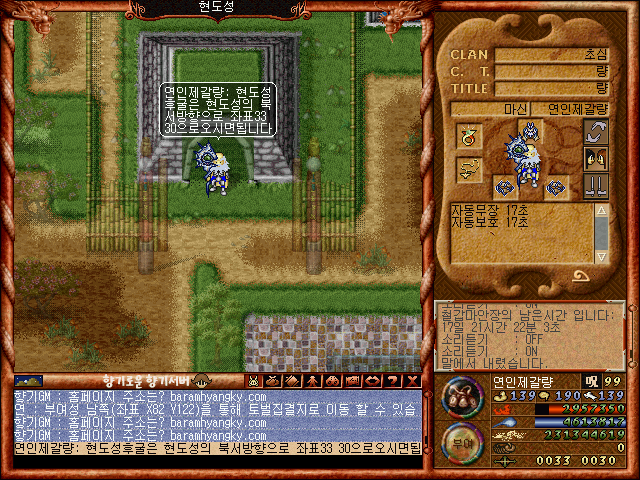640x480 pixels.
Task: Select the ring equipment slot
Action: pos(469,136)
